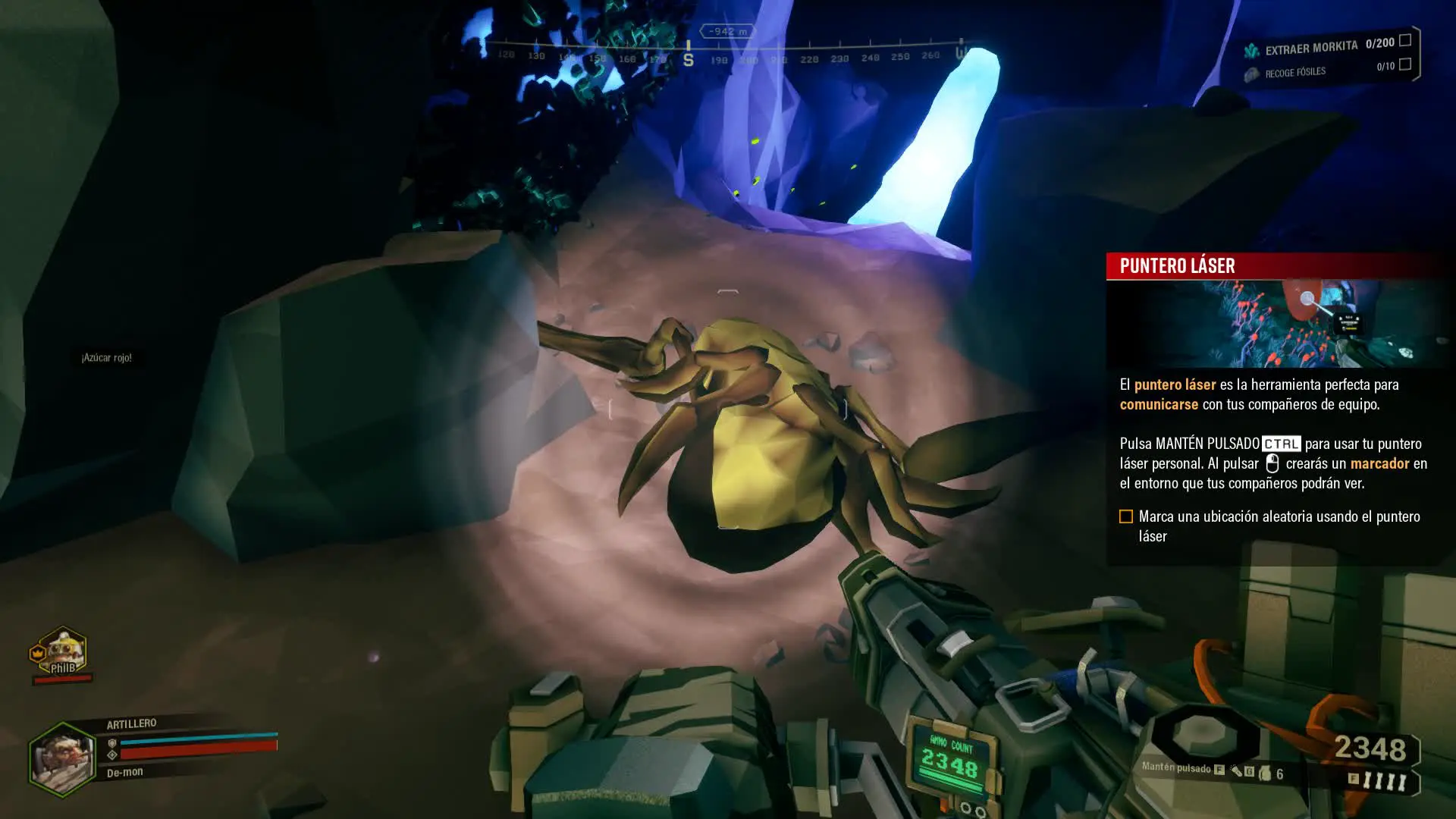Open the laser pointer tutorial thumbnail

(x=1276, y=324)
